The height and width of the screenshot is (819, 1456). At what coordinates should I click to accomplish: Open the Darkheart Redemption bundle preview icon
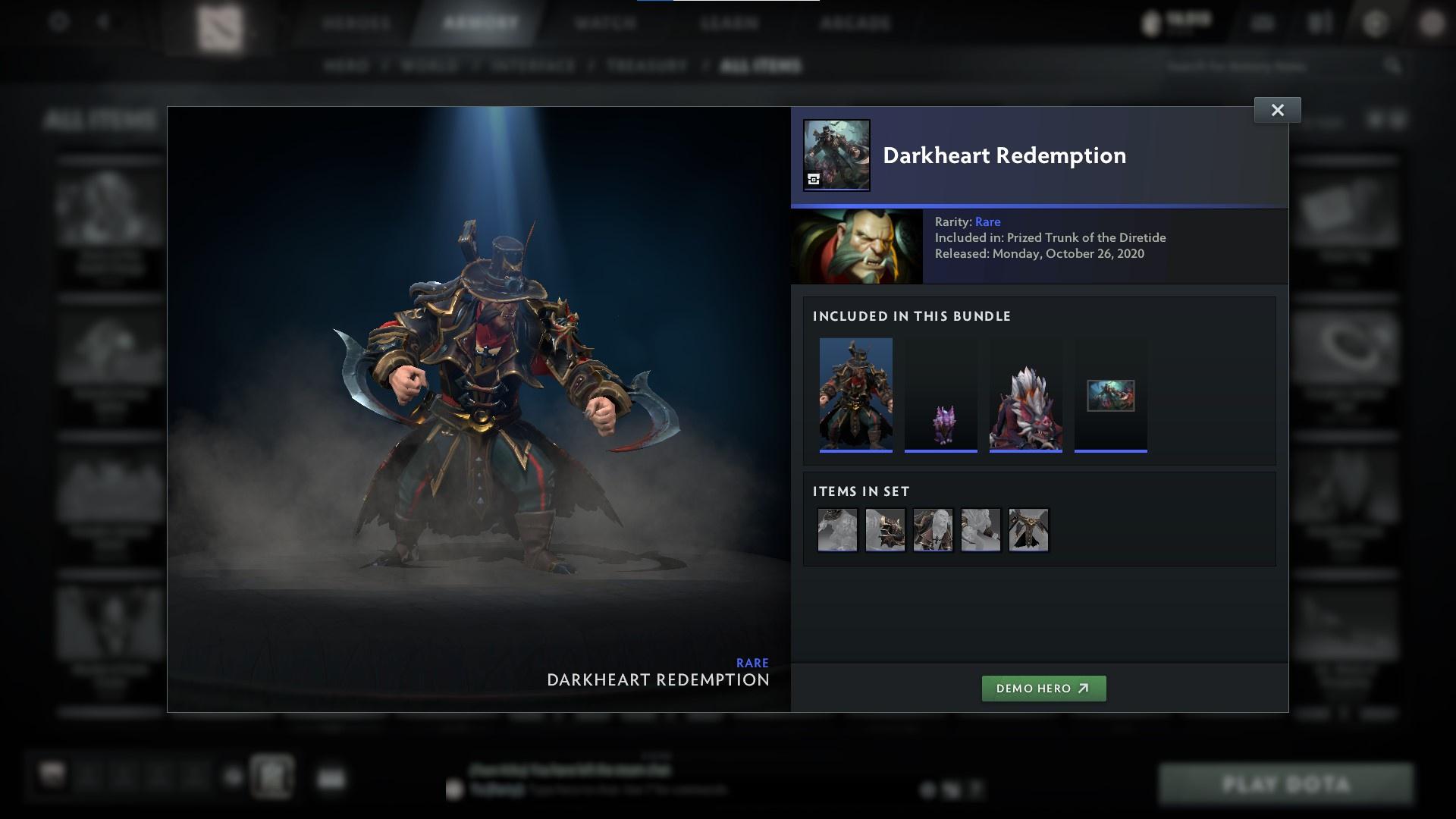[836, 154]
